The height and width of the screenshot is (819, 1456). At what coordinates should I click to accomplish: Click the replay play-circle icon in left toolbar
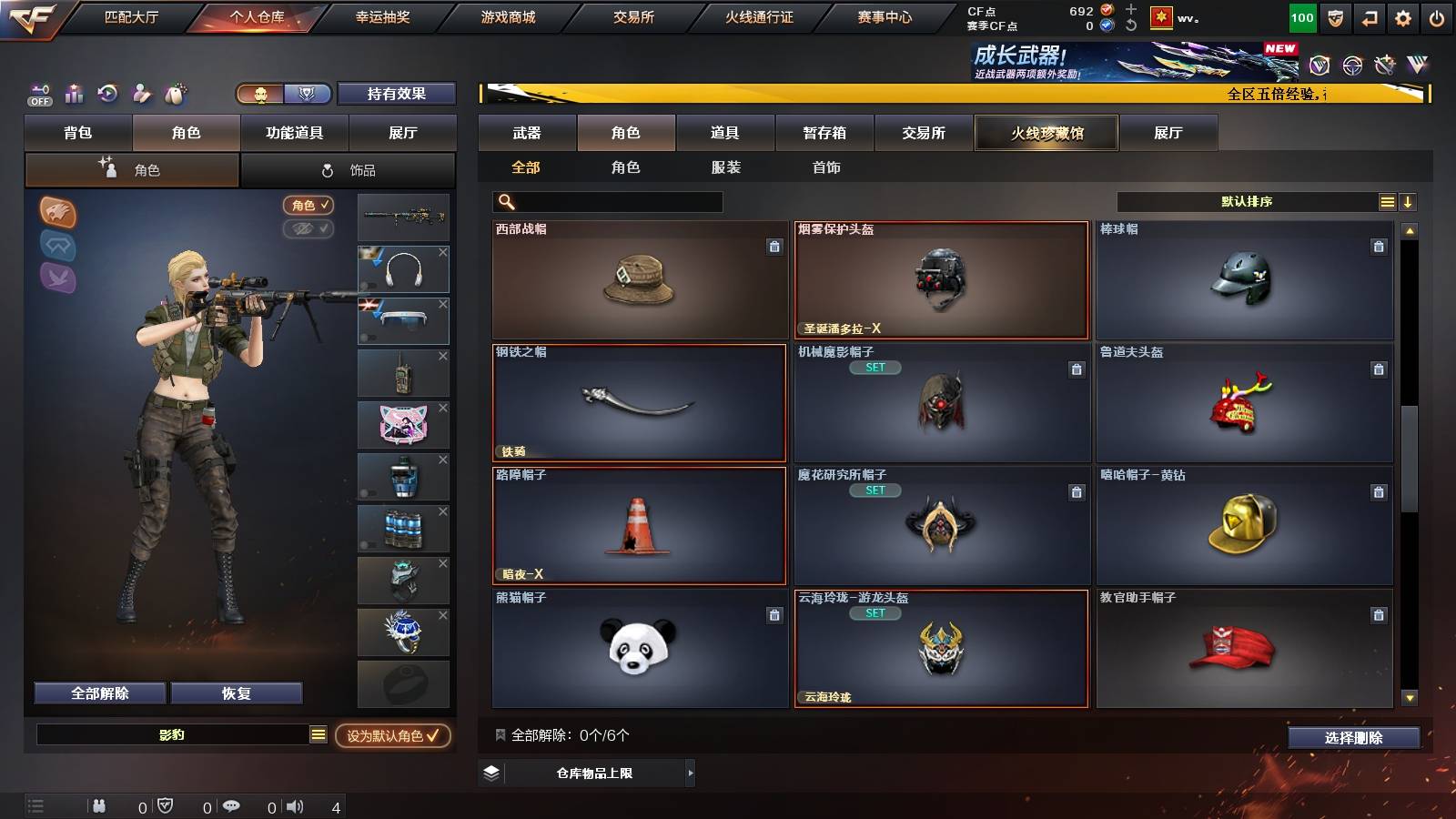click(x=107, y=93)
